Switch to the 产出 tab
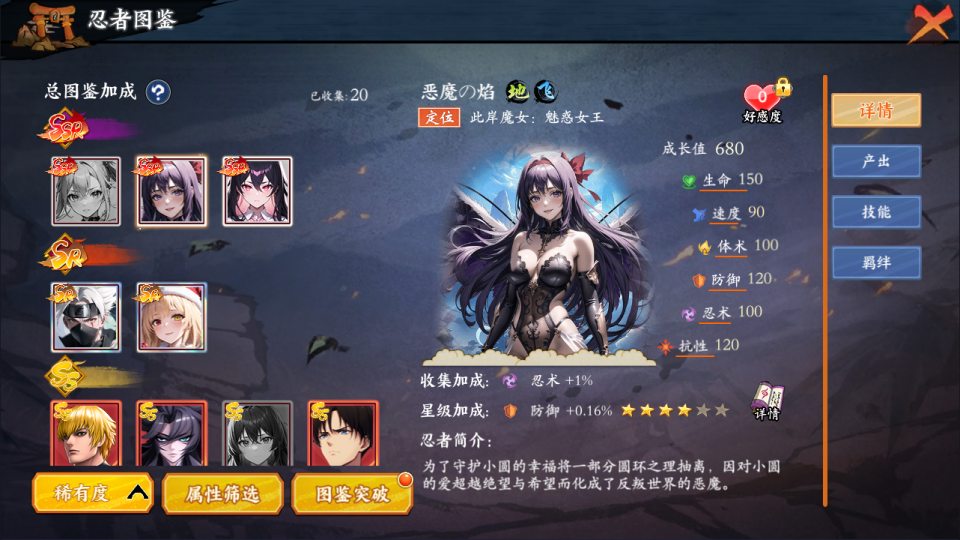Image resolution: width=960 pixels, height=540 pixels. pyautogui.click(x=876, y=161)
